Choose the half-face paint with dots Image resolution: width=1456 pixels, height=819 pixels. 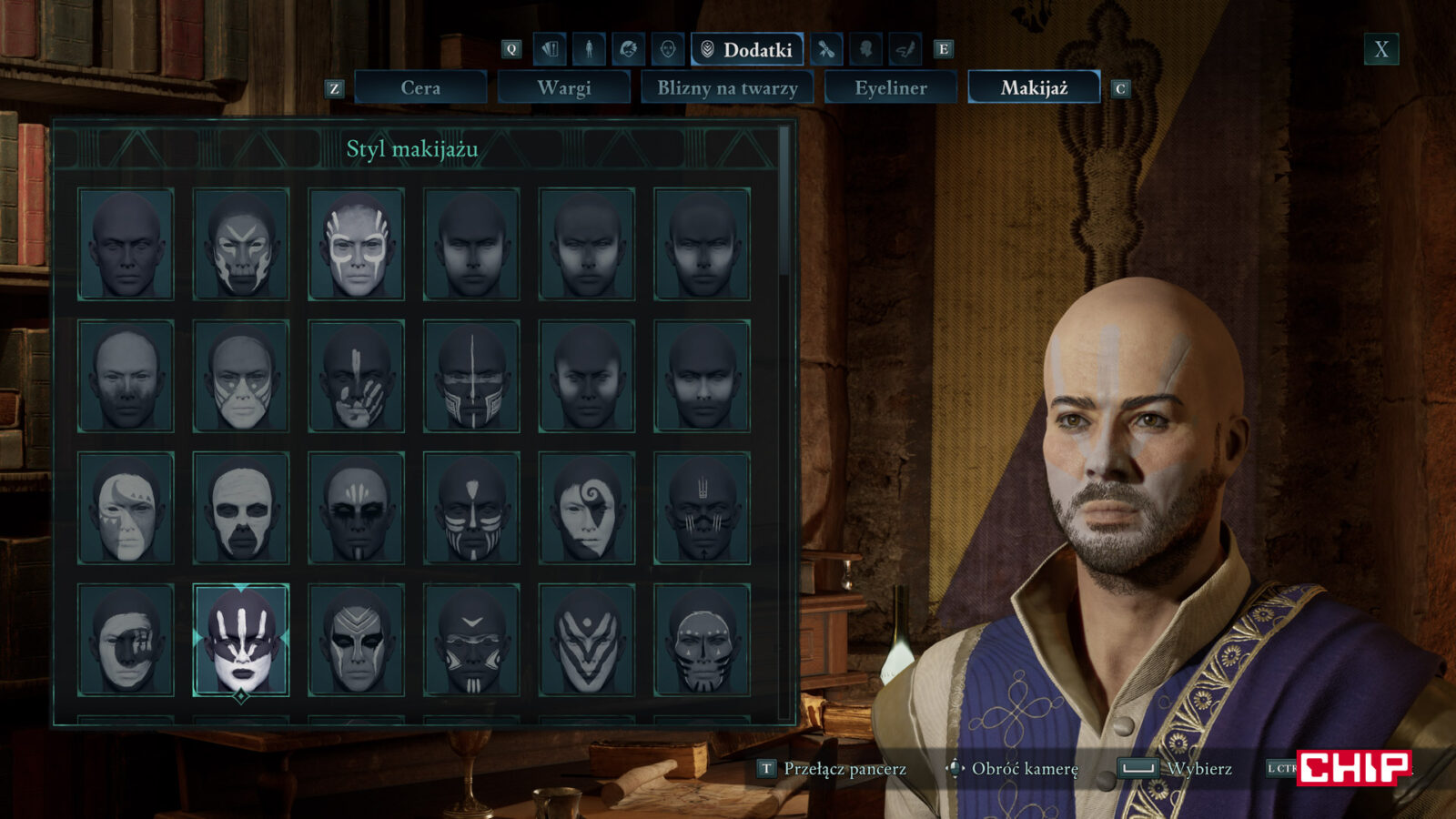click(x=126, y=508)
